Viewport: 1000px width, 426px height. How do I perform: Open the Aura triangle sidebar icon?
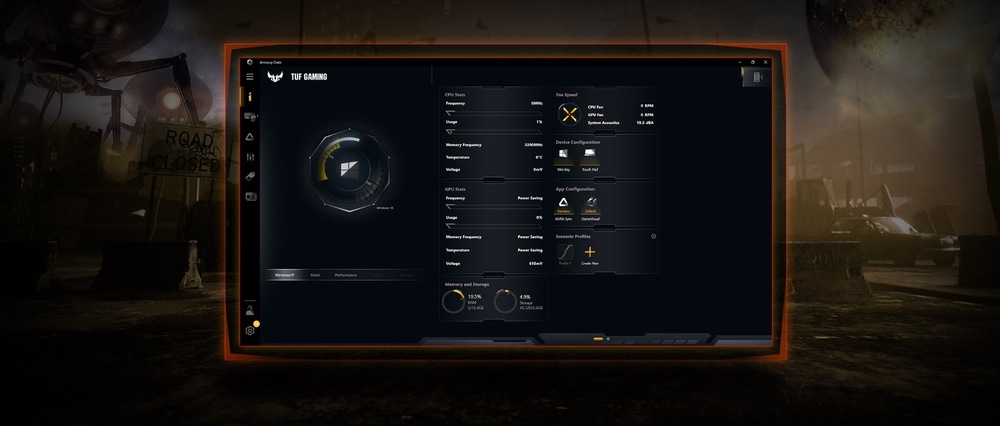click(250, 137)
